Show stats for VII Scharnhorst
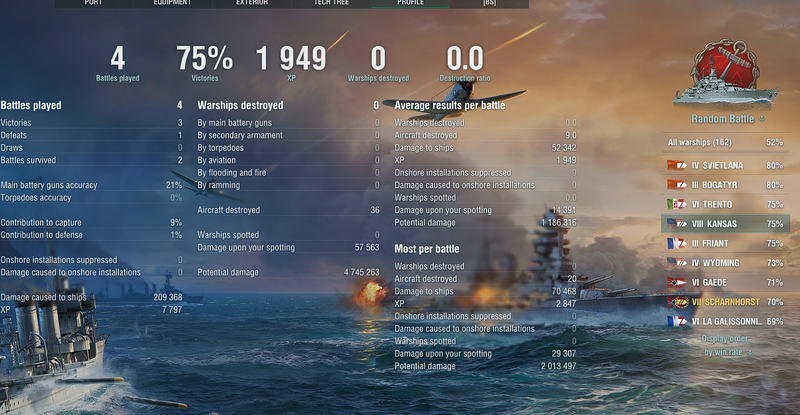This screenshot has height=415, width=800. point(725,301)
